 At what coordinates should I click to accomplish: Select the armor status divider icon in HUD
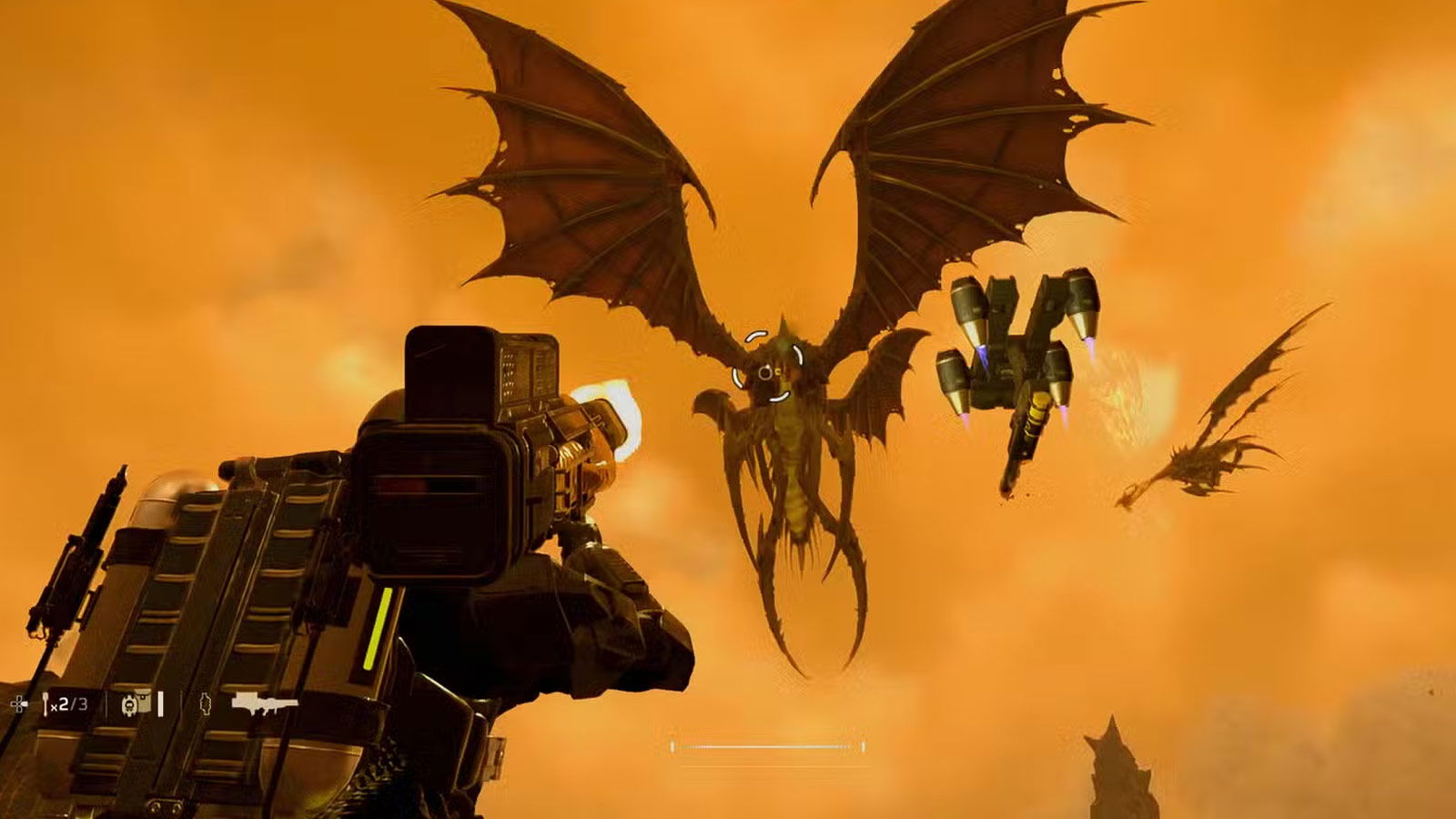click(x=182, y=703)
